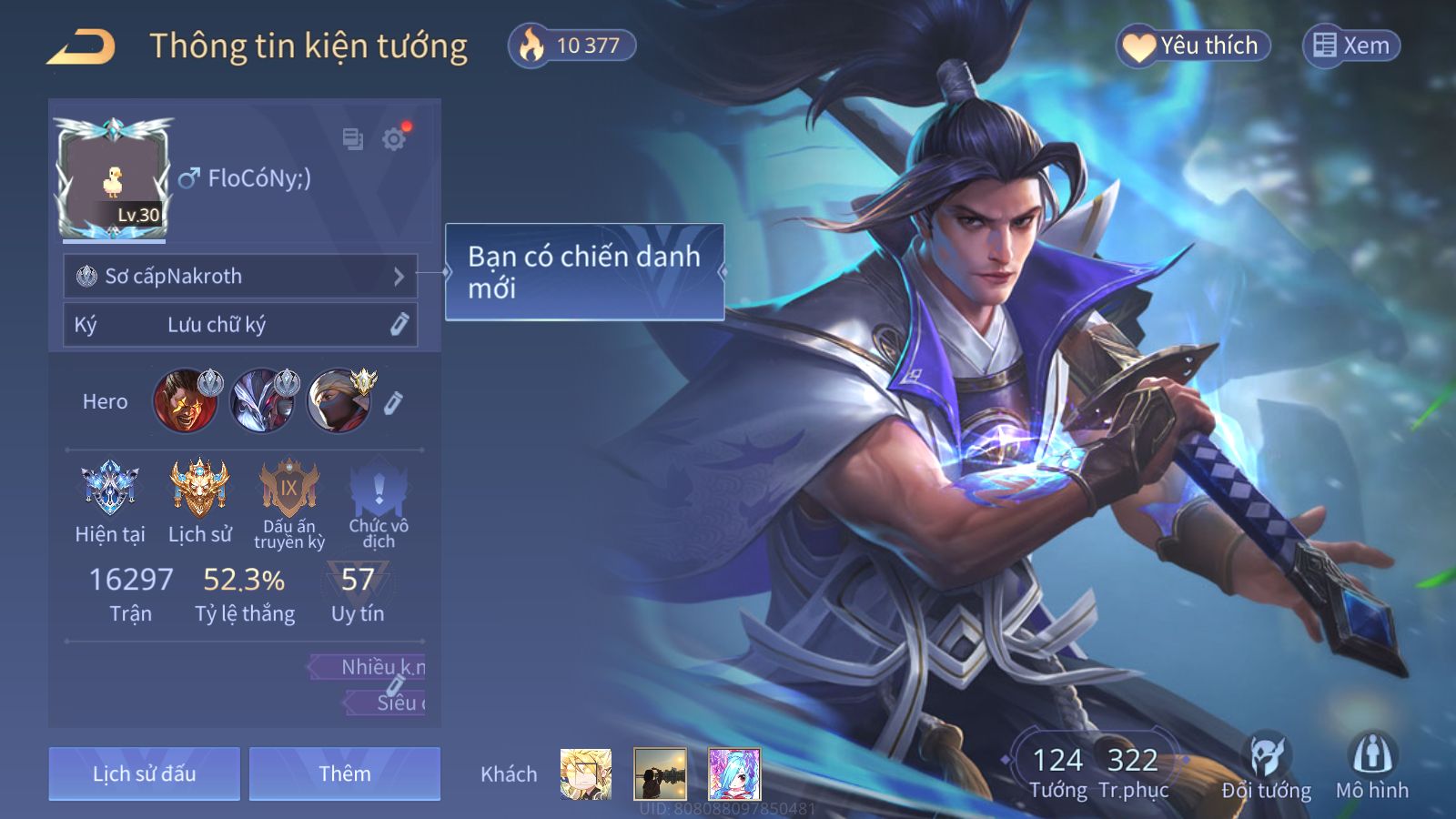
Task: Edit the featured Hero list pencil
Action: [393, 402]
